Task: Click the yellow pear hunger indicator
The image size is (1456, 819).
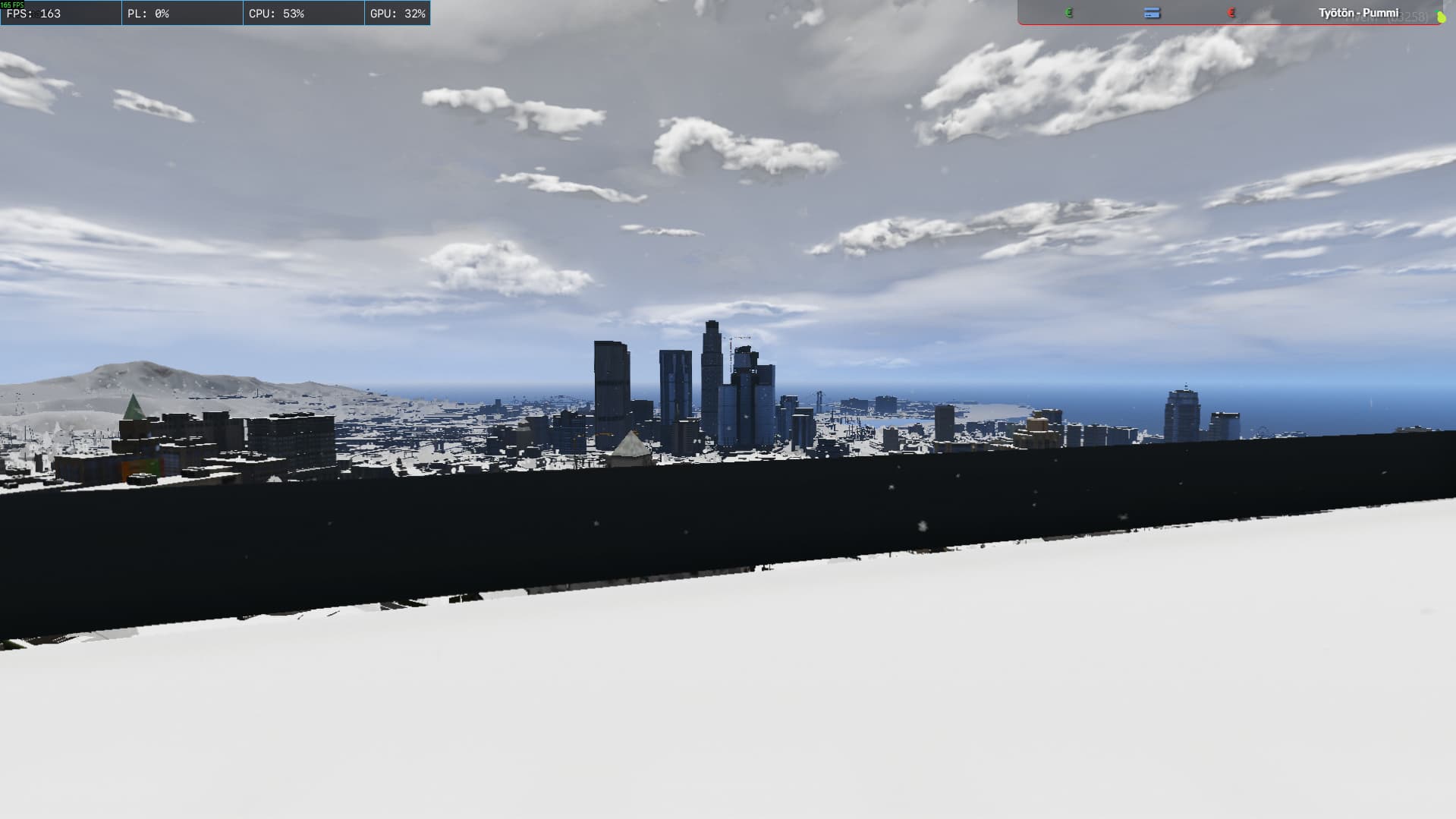Action: [x=1442, y=17]
